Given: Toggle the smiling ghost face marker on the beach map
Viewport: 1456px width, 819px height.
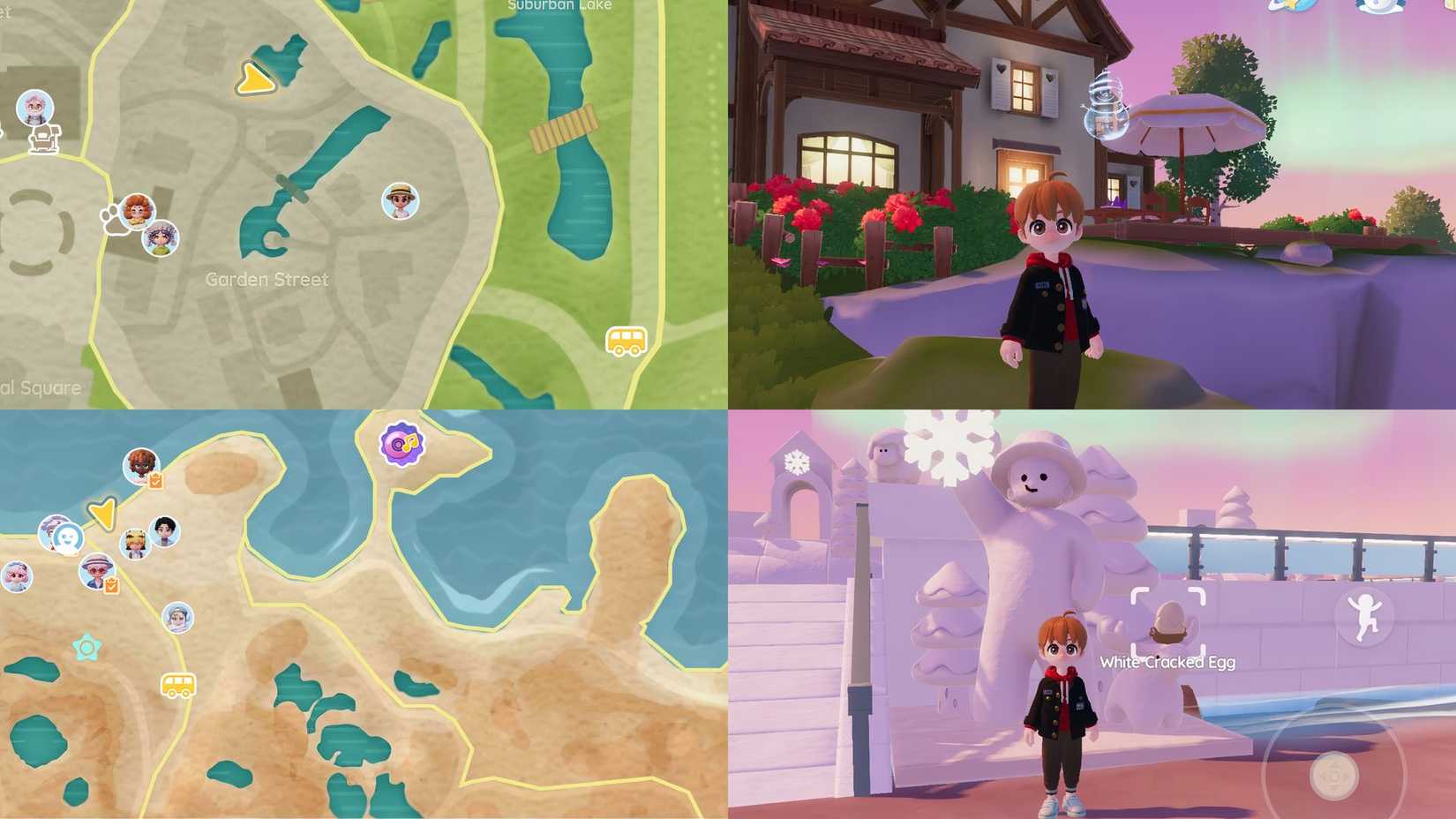Looking at the screenshot, I should click(68, 540).
